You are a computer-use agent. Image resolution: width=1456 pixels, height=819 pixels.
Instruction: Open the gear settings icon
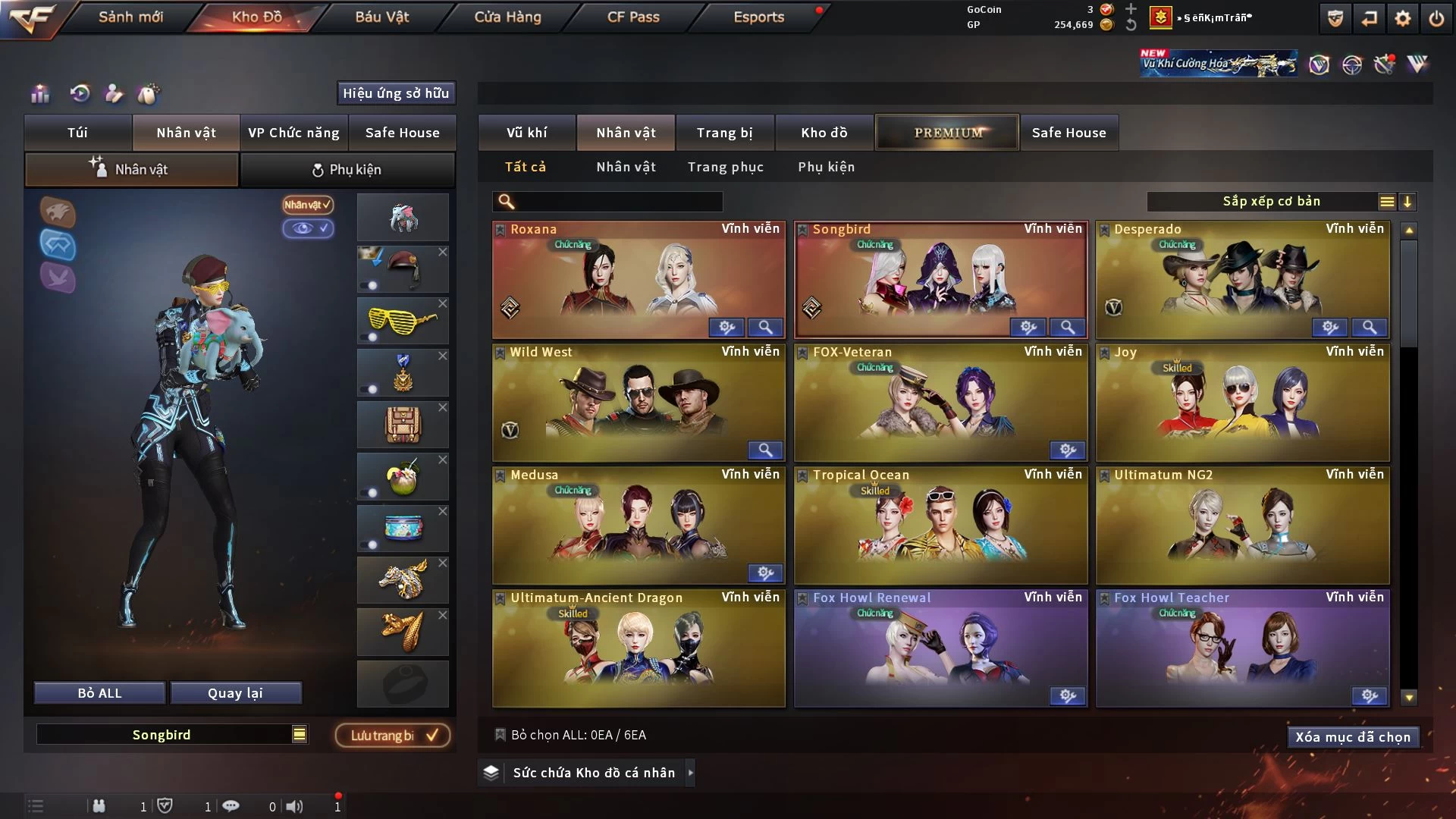tap(1402, 18)
